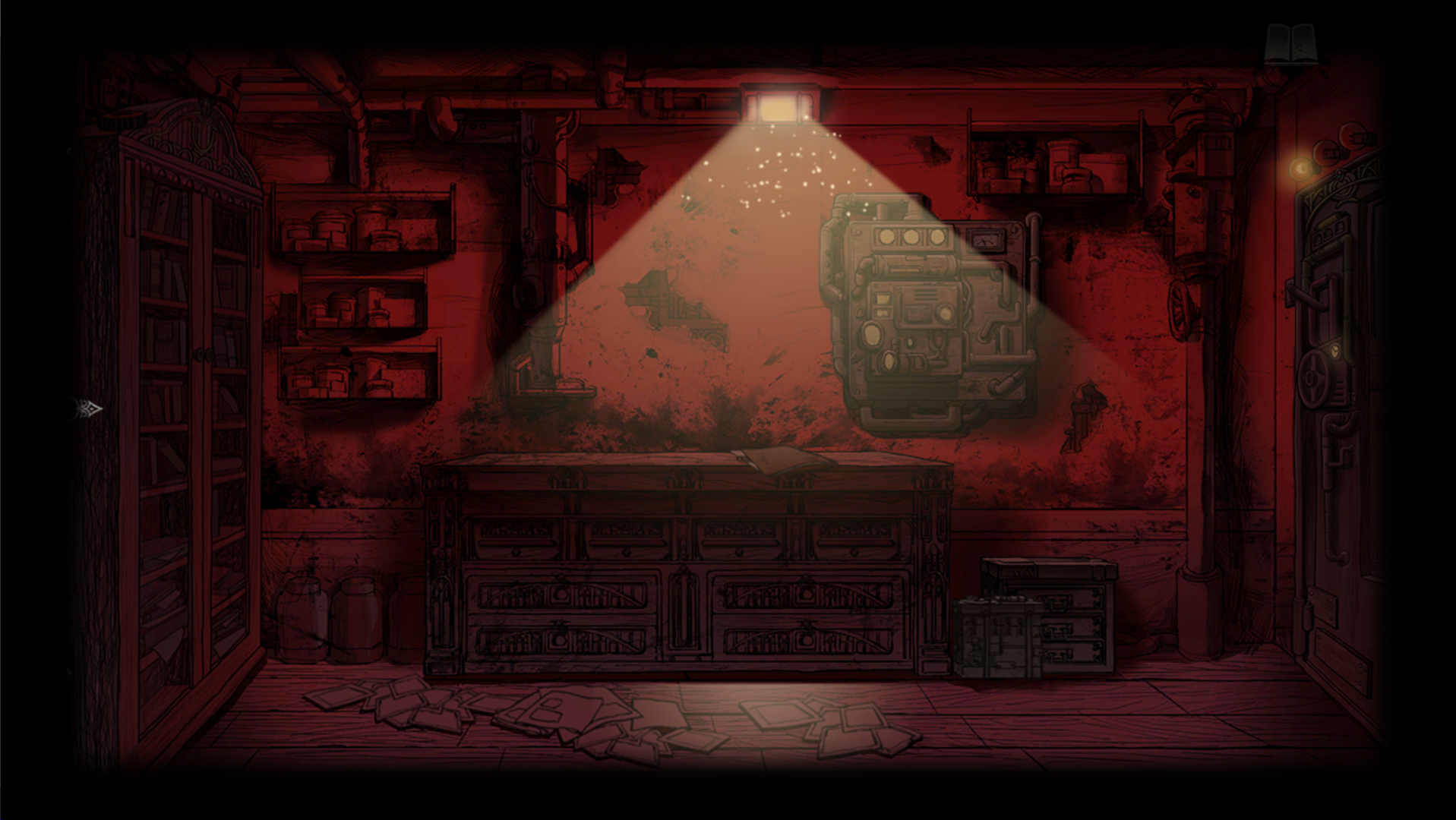
Task: Examine the valve wheel on the right door
Action: tap(1312, 377)
